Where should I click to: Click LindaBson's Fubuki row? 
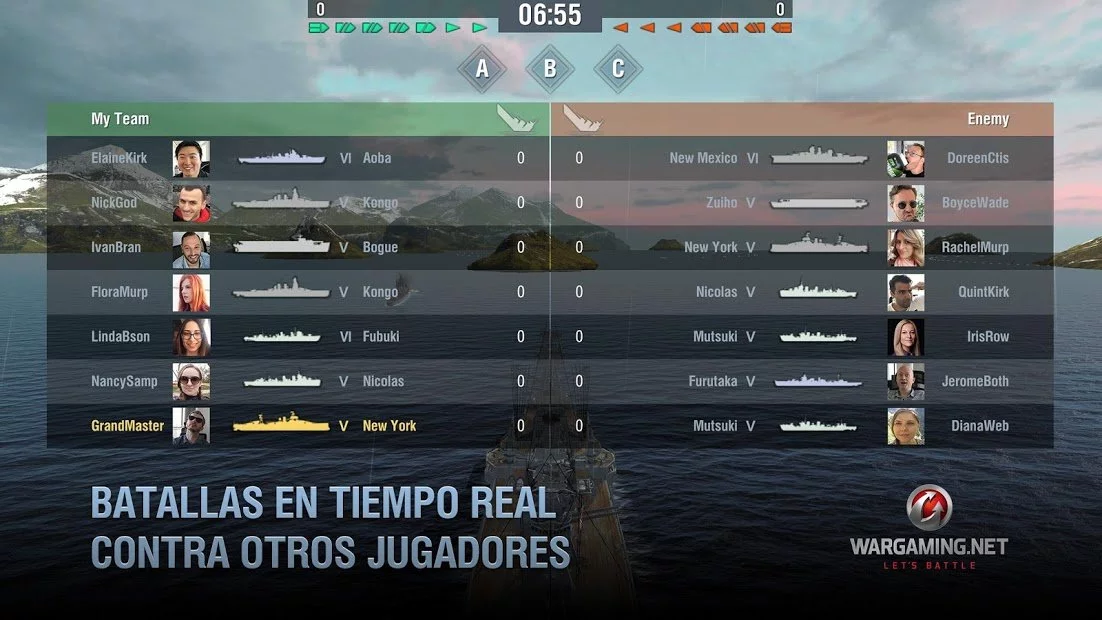[x=298, y=337]
